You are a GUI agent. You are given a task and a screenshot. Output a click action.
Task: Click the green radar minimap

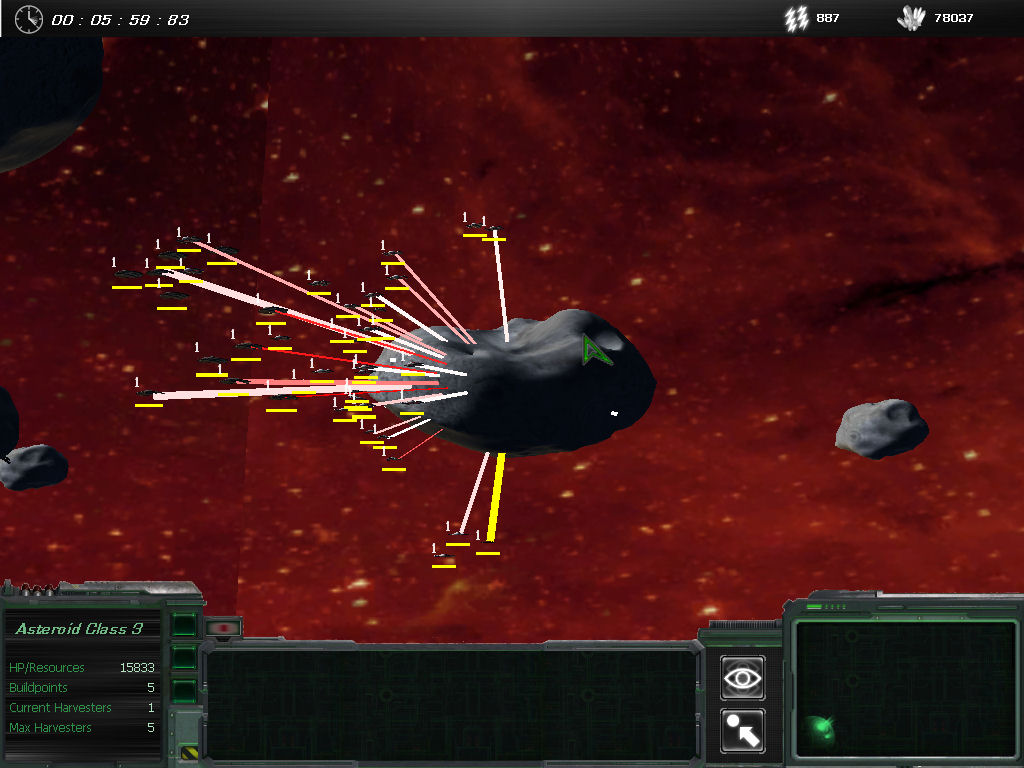[904, 688]
